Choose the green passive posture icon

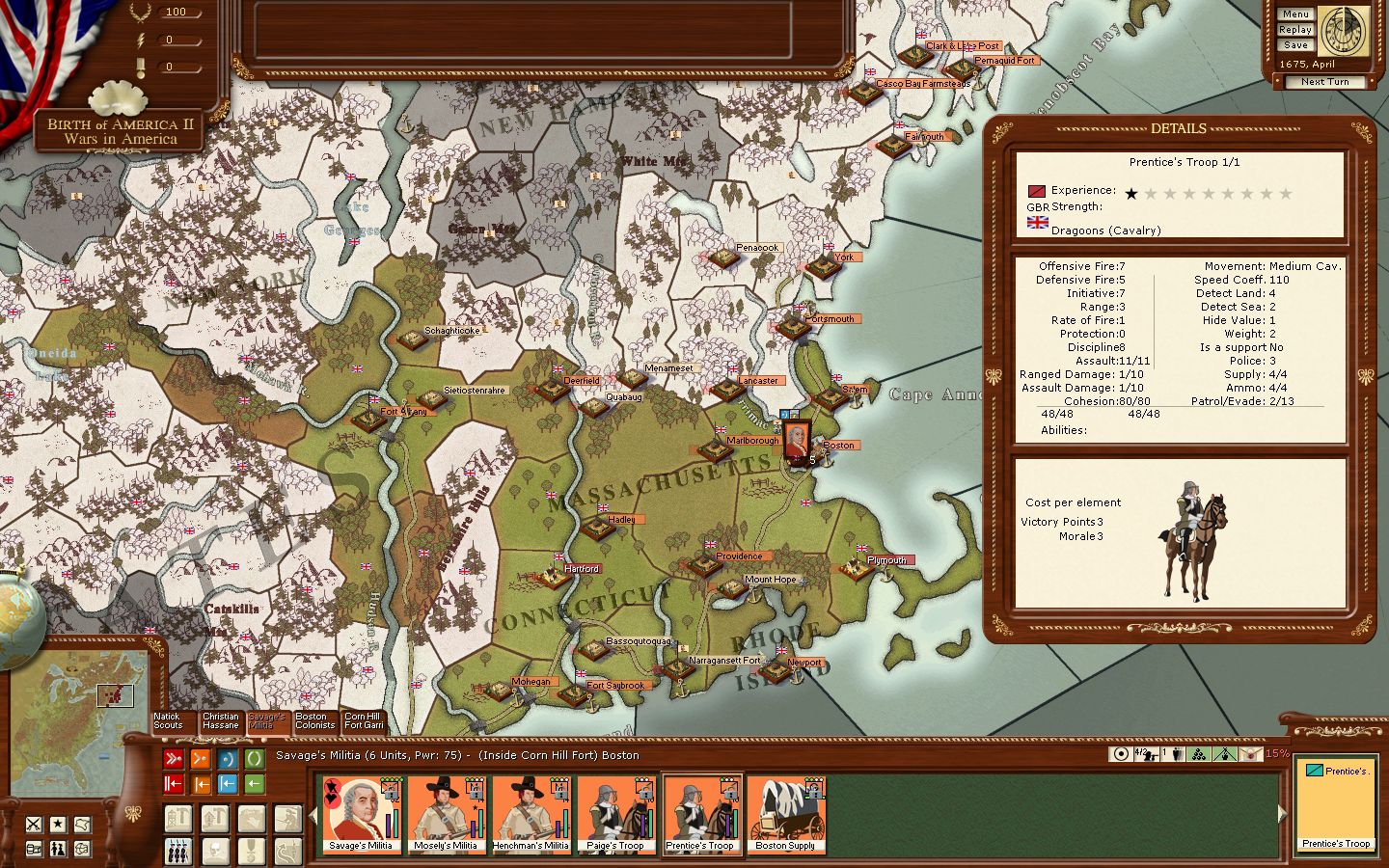tap(254, 759)
